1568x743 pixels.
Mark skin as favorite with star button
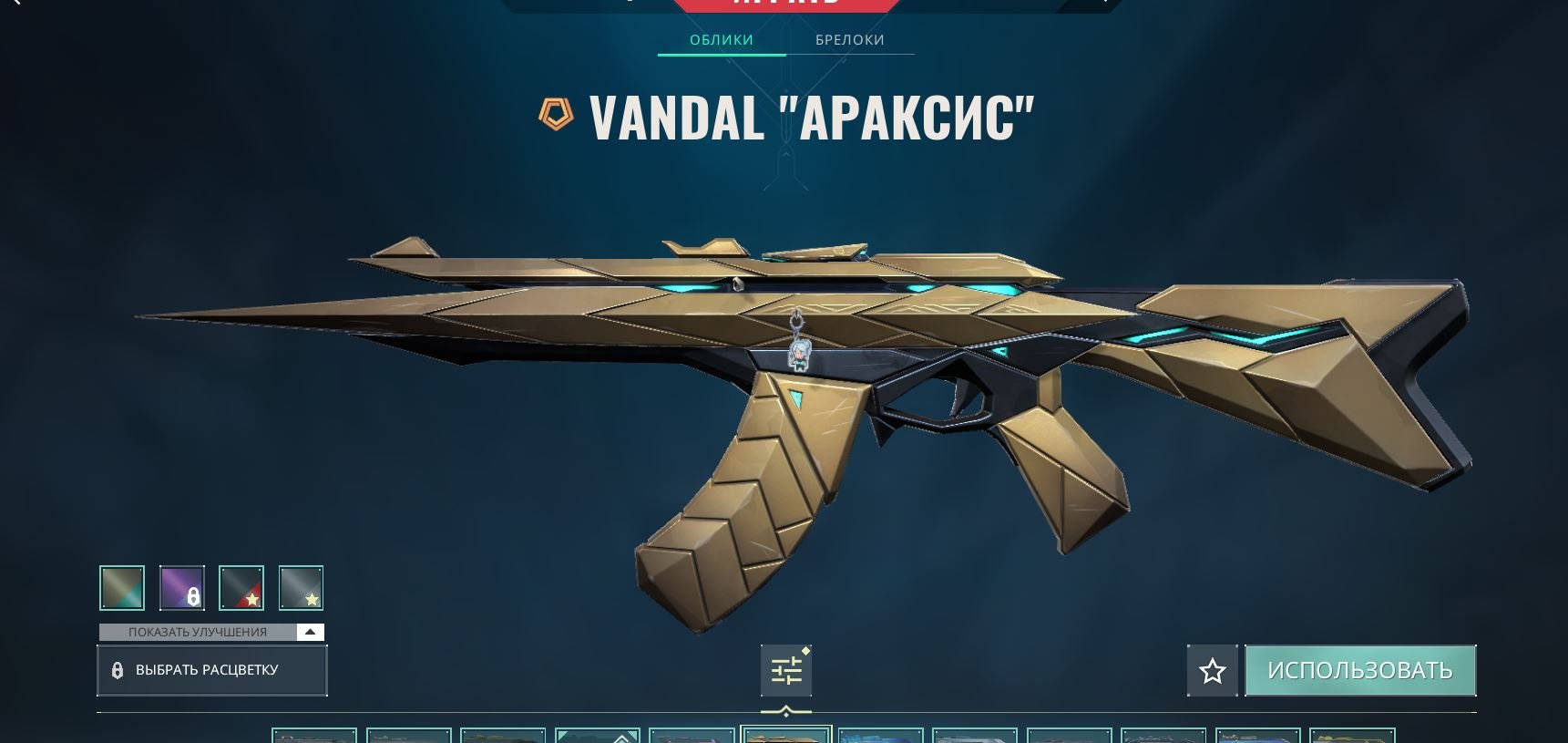(x=1212, y=671)
